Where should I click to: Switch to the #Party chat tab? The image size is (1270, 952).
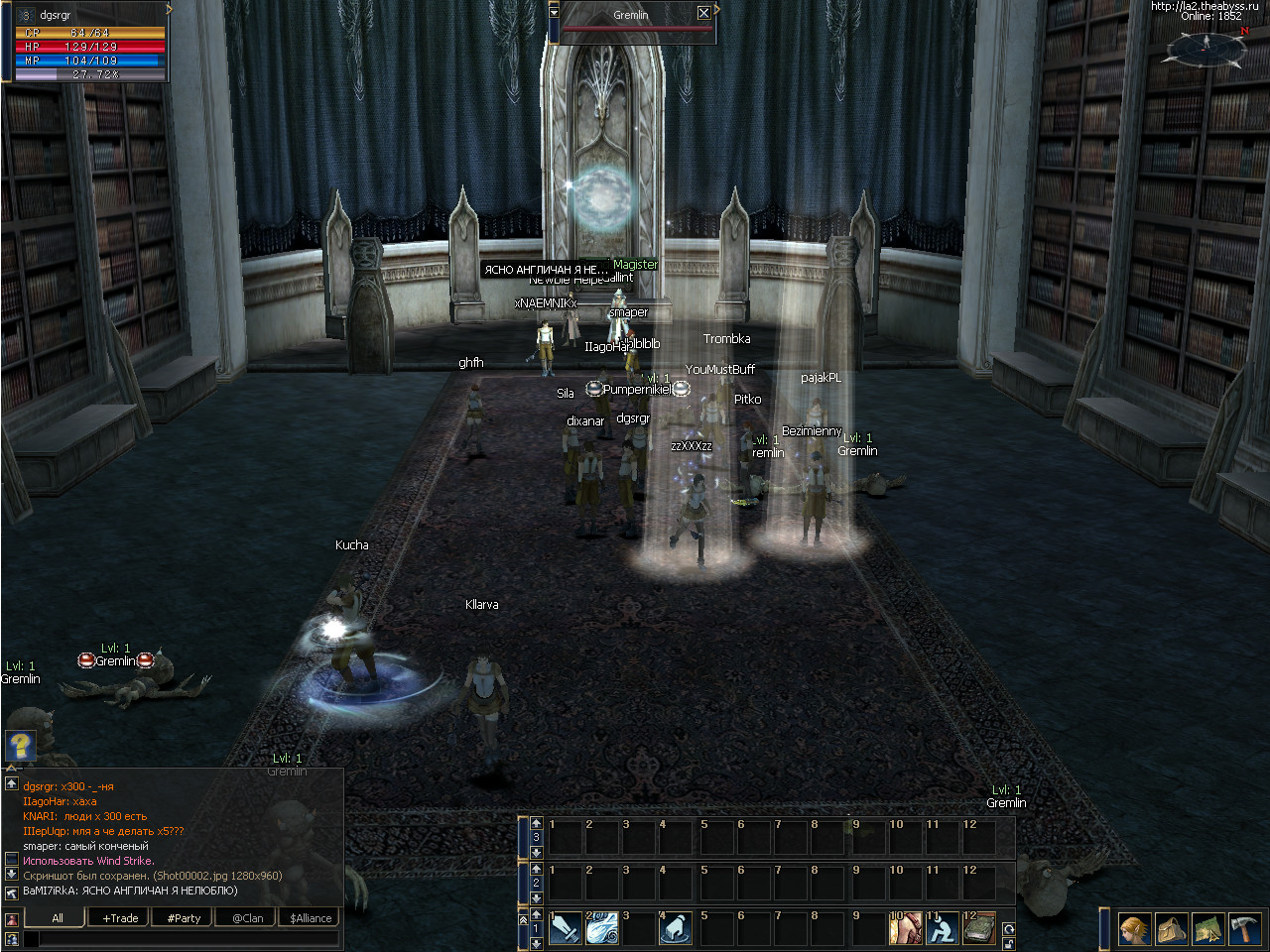tap(184, 918)
